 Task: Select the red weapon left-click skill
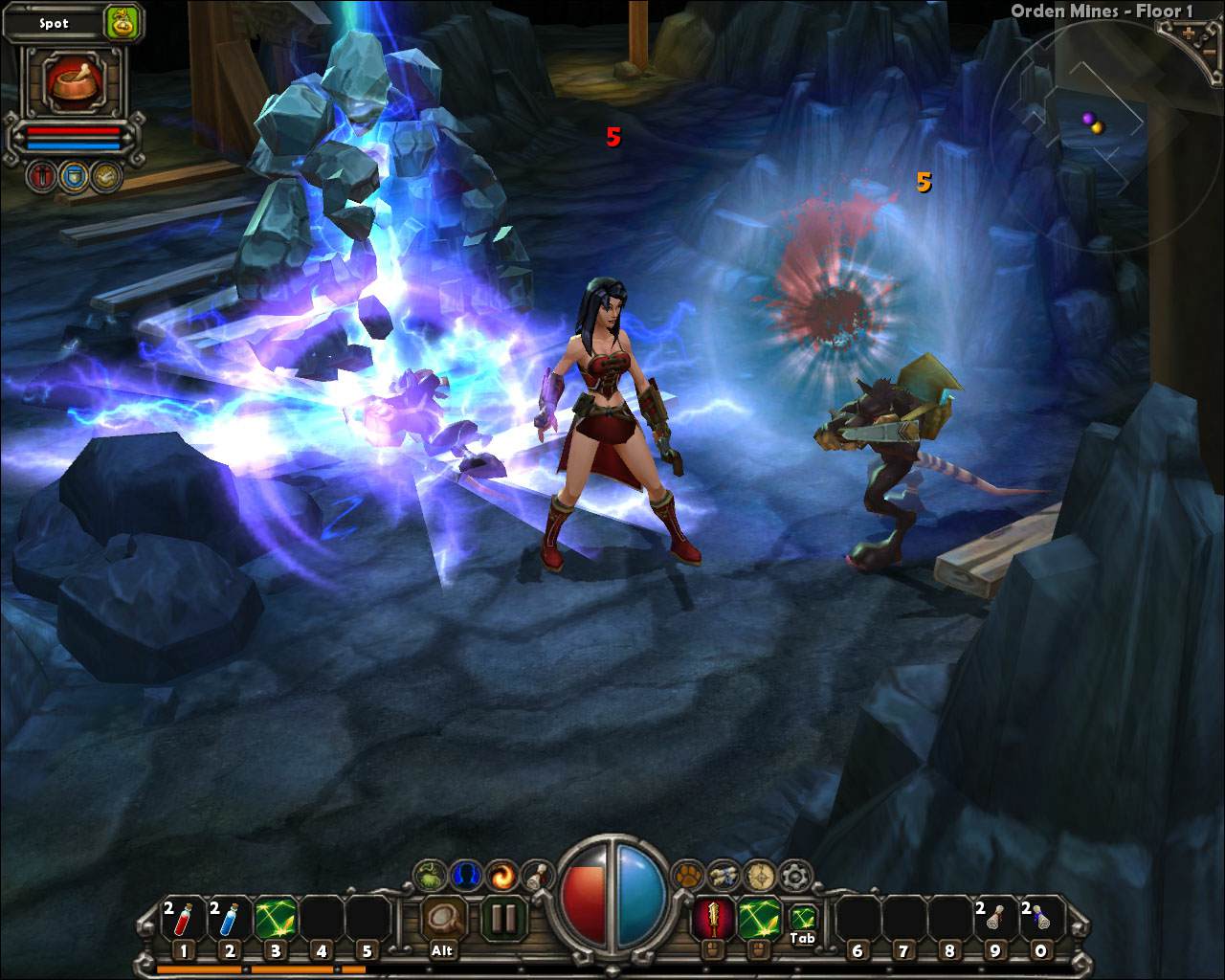[713, 920]
